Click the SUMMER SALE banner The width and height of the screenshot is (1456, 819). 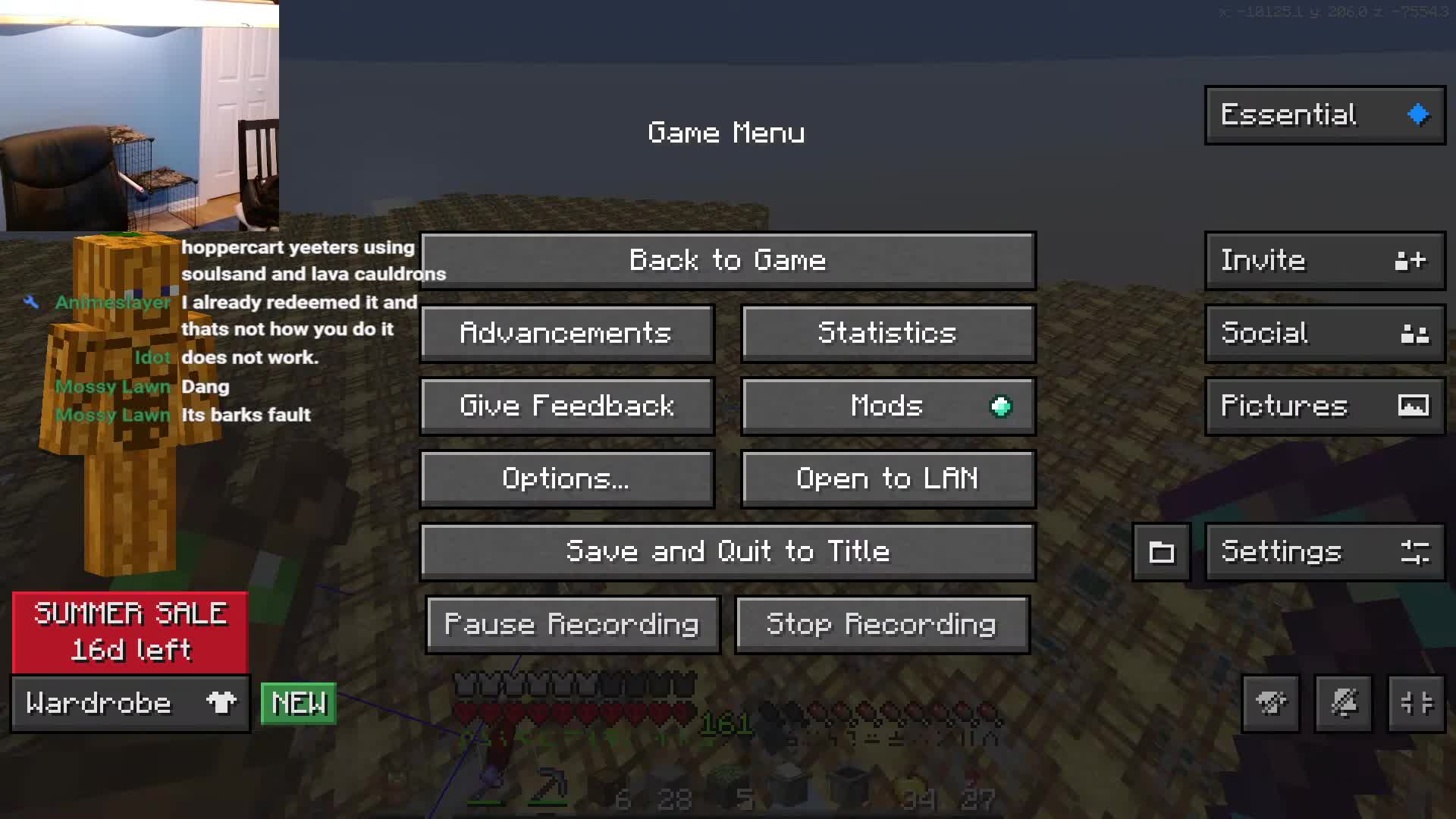[x=129, y=632]
